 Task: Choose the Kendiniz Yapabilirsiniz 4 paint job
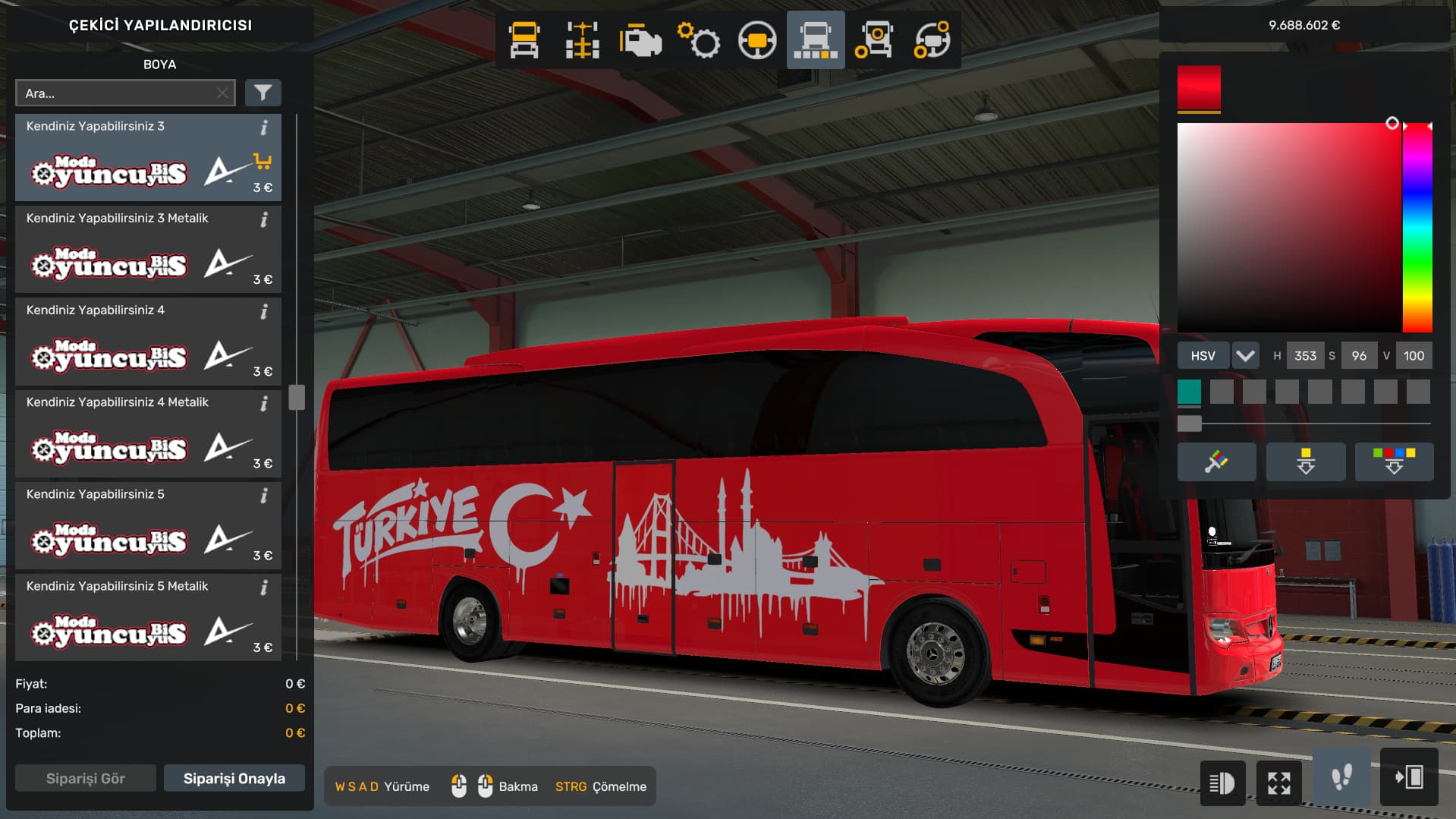148,342
